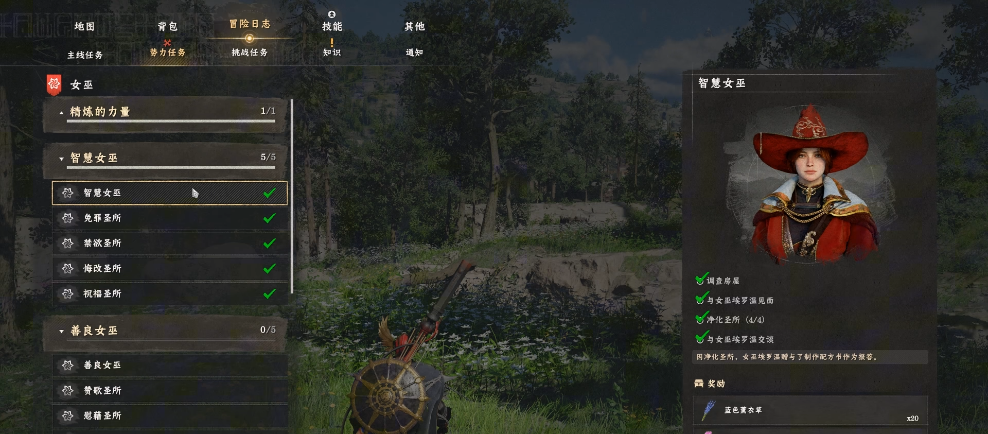Choose the 禁欲圣所 quest entry
This screenshot has height=434, width=988.
(169, 243)
